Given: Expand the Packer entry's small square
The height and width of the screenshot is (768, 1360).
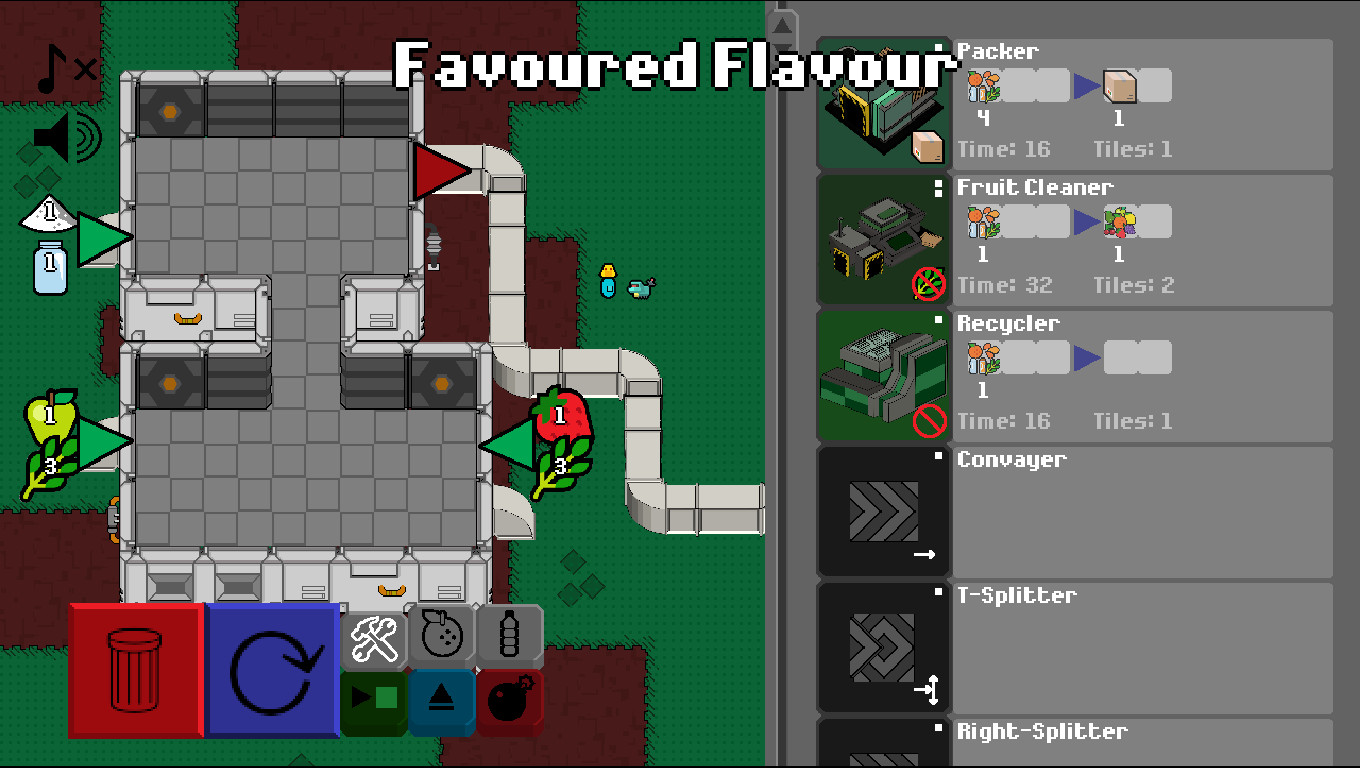Looking at the screenshot, I should point(940,48).
